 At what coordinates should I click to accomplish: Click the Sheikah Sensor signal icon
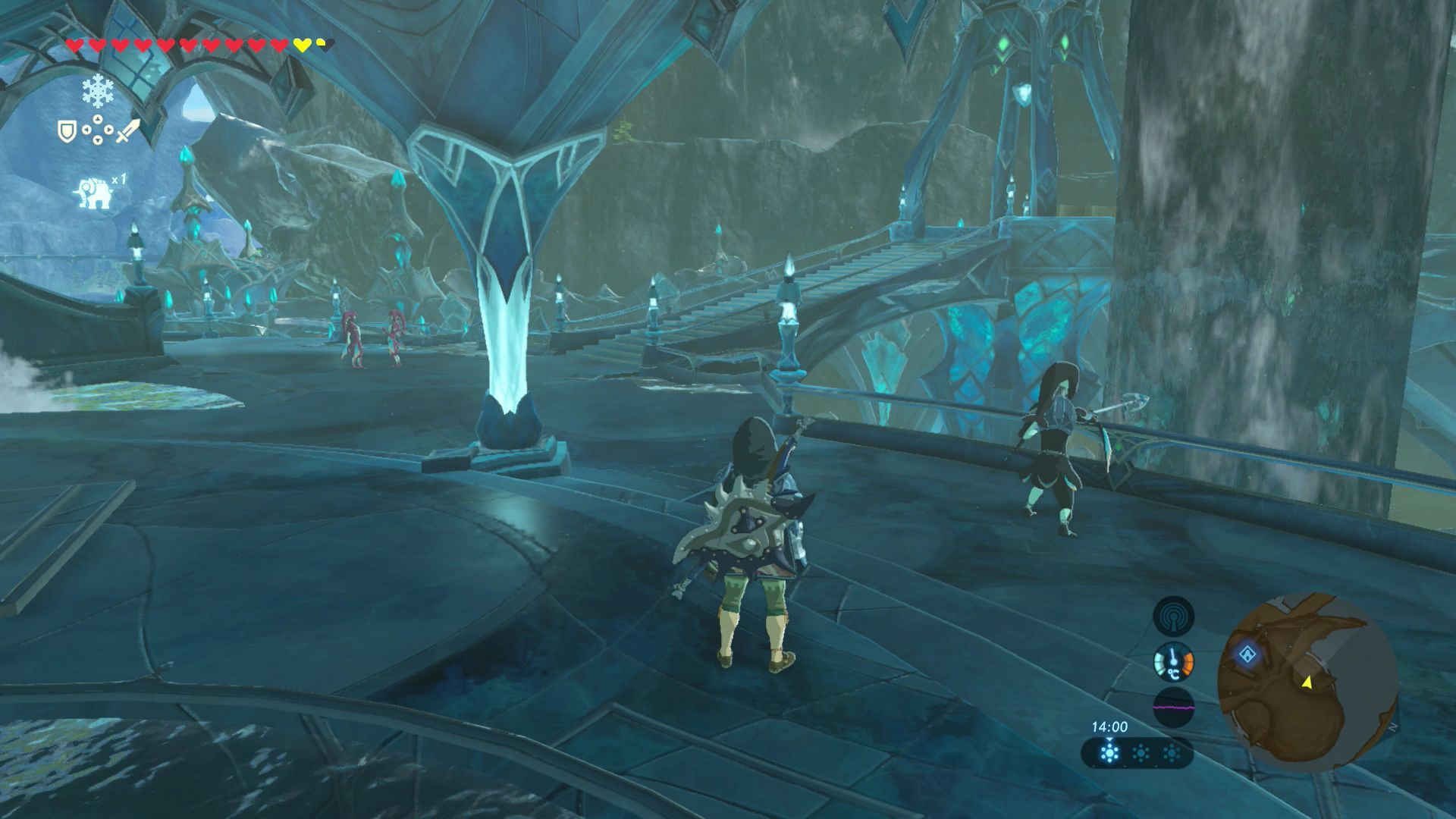pyautogui.click(x=1173, y=616)
